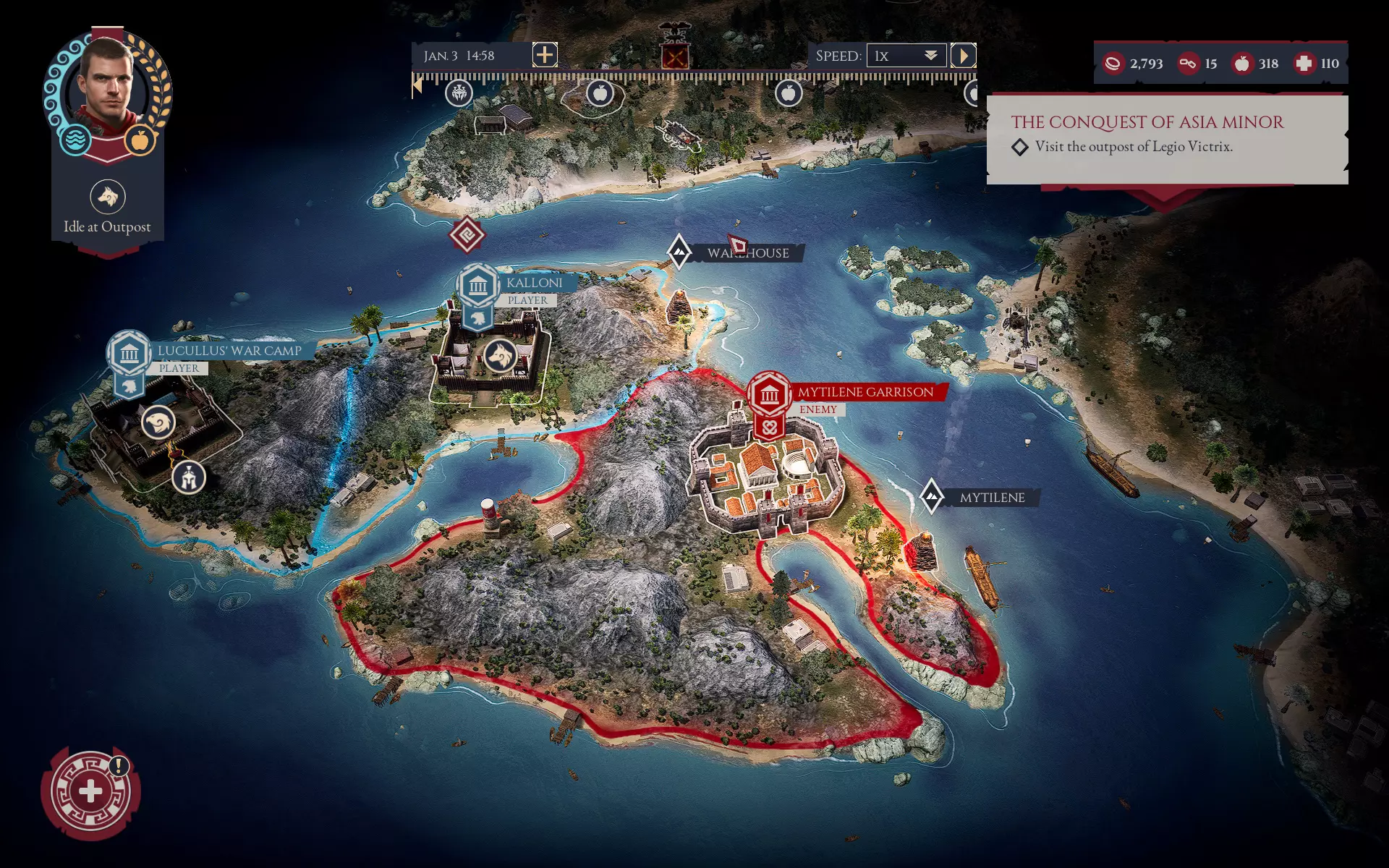This screenshot has width=1389, height=868.
Task: Select the ram legion icon at war camp
Action: coord(158,422)
